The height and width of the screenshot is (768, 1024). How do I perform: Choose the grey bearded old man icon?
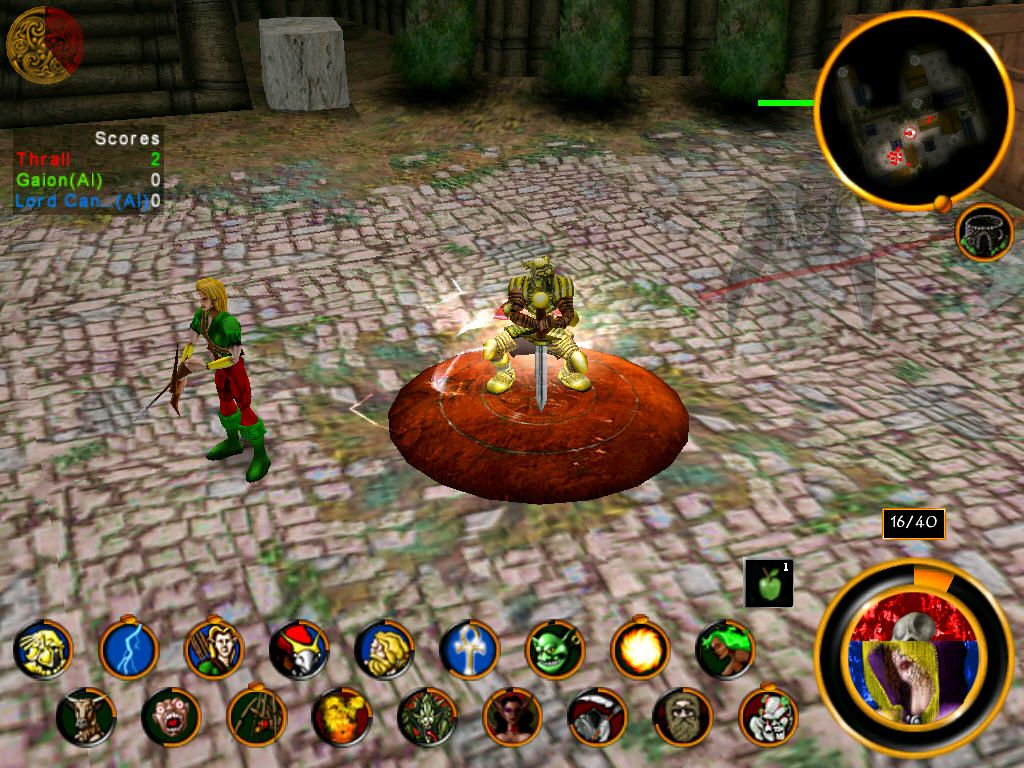[x=682, y=716]
